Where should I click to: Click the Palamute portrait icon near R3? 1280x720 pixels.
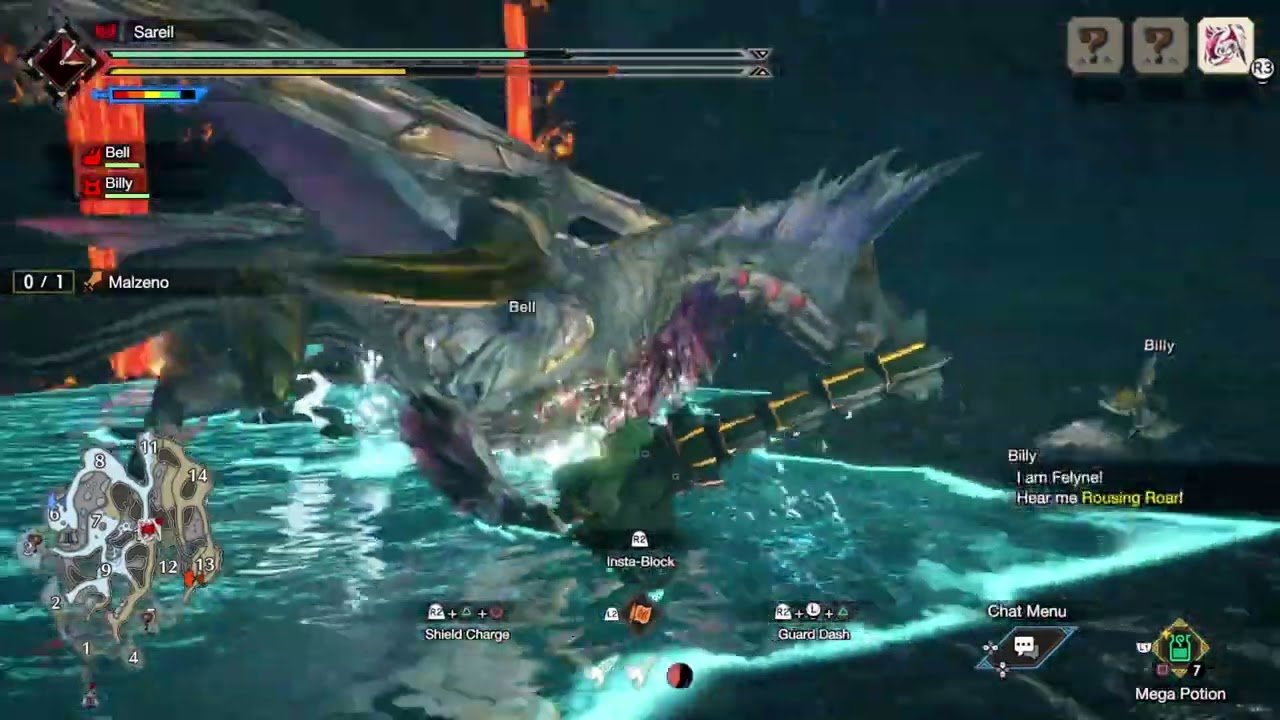[1223, 44]
